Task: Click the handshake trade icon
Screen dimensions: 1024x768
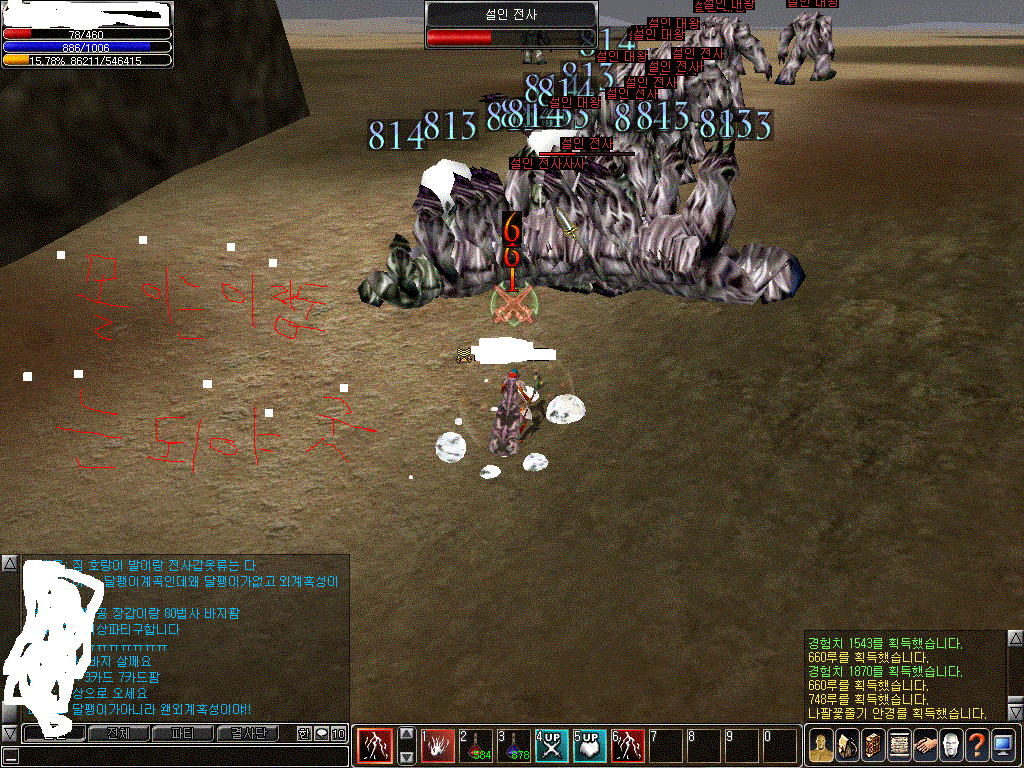Action: pos(924,745)
